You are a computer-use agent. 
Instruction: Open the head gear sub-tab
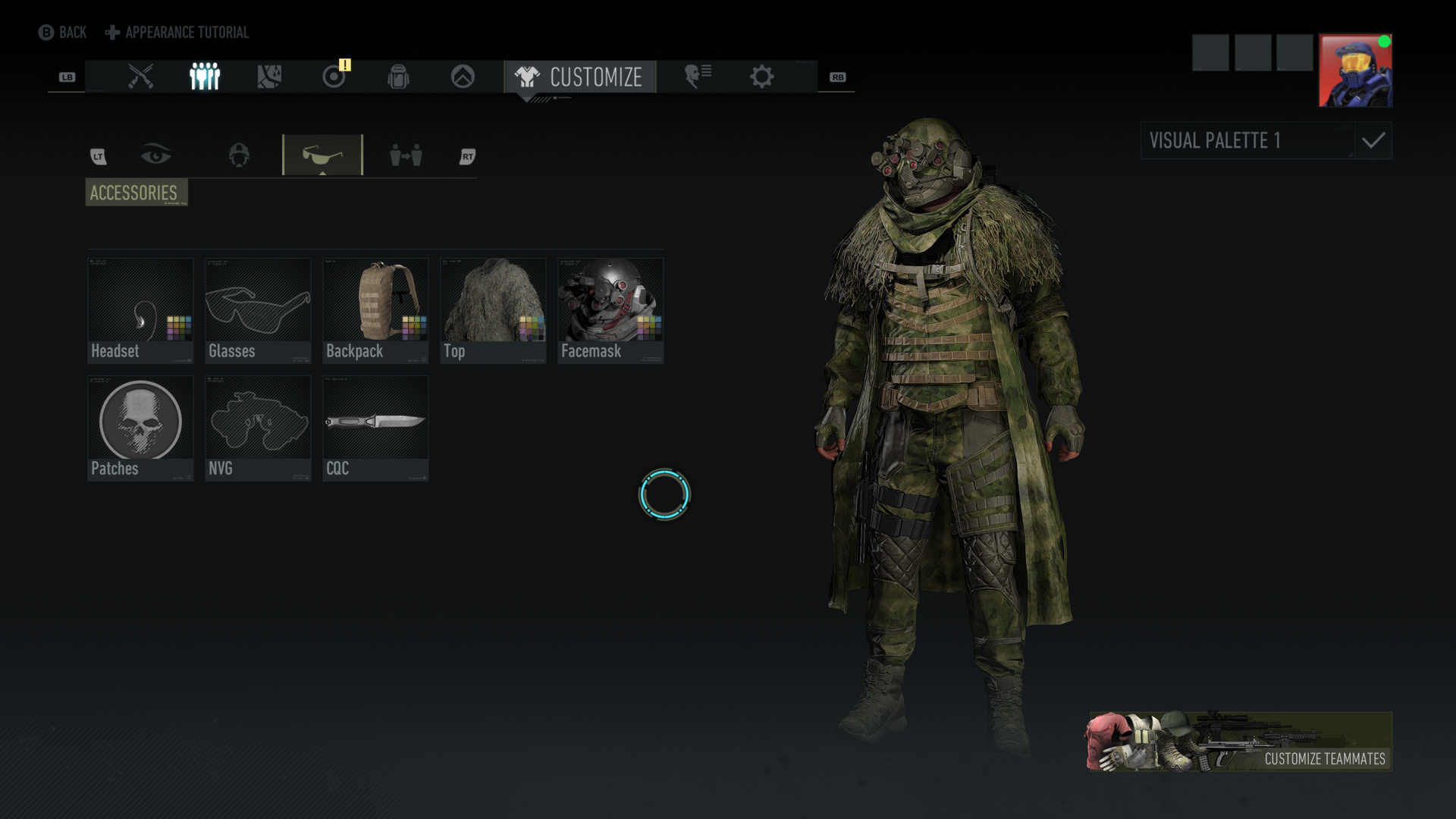(239, 155)
